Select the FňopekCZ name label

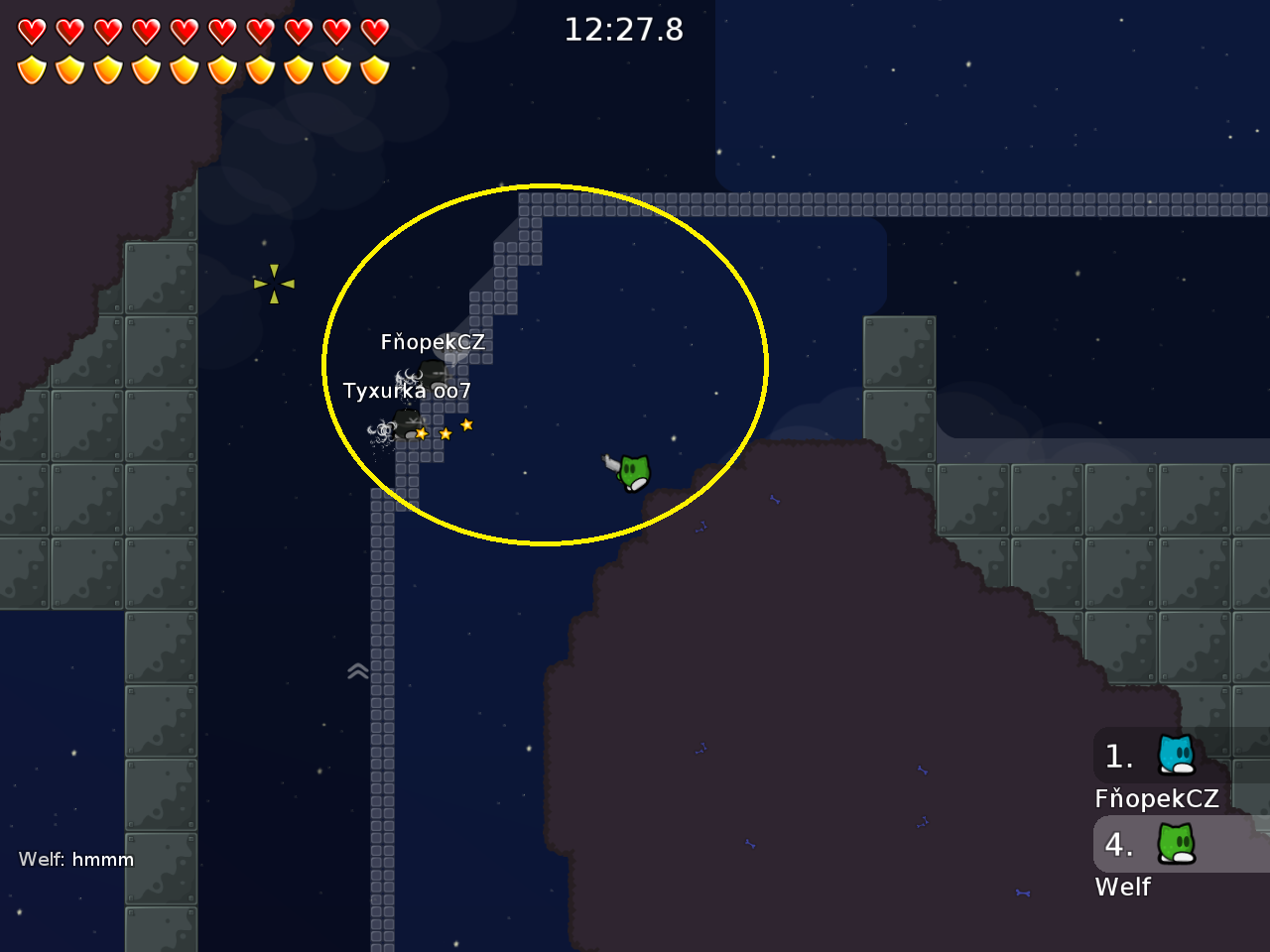pyautogui.click(x=432, y=341)
